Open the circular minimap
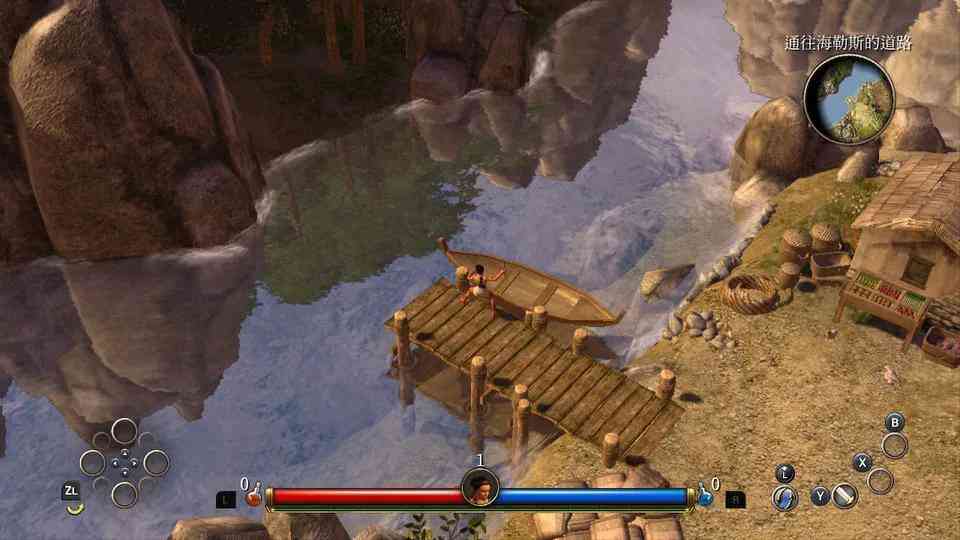960x540 pixels. [x=847, y=99]
